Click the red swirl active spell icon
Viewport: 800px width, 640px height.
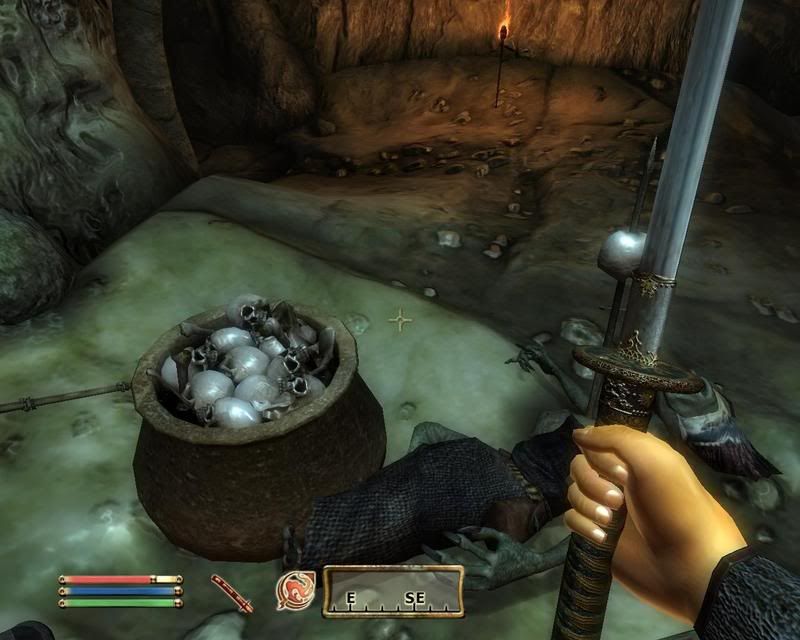pyautogui.click(x=296, y=589)
